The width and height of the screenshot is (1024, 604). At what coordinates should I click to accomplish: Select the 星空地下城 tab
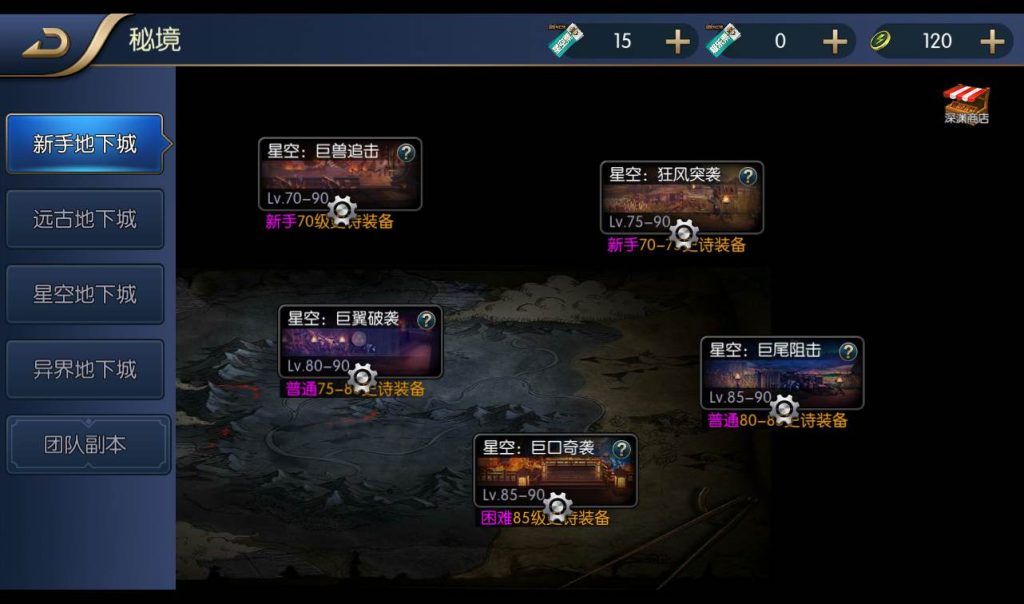tap(85, 294)
